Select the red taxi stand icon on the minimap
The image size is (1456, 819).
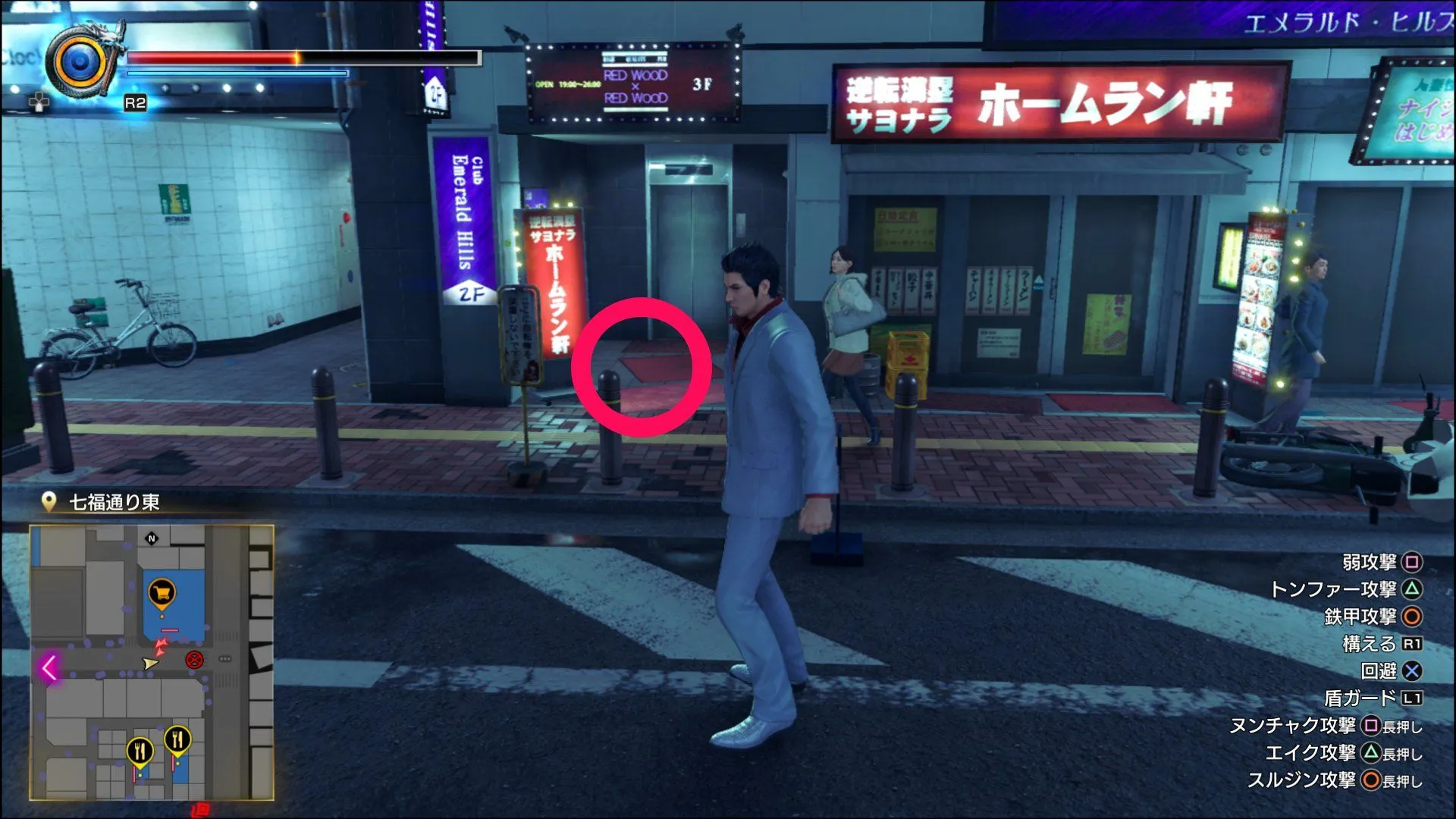[x=195, y=659]
